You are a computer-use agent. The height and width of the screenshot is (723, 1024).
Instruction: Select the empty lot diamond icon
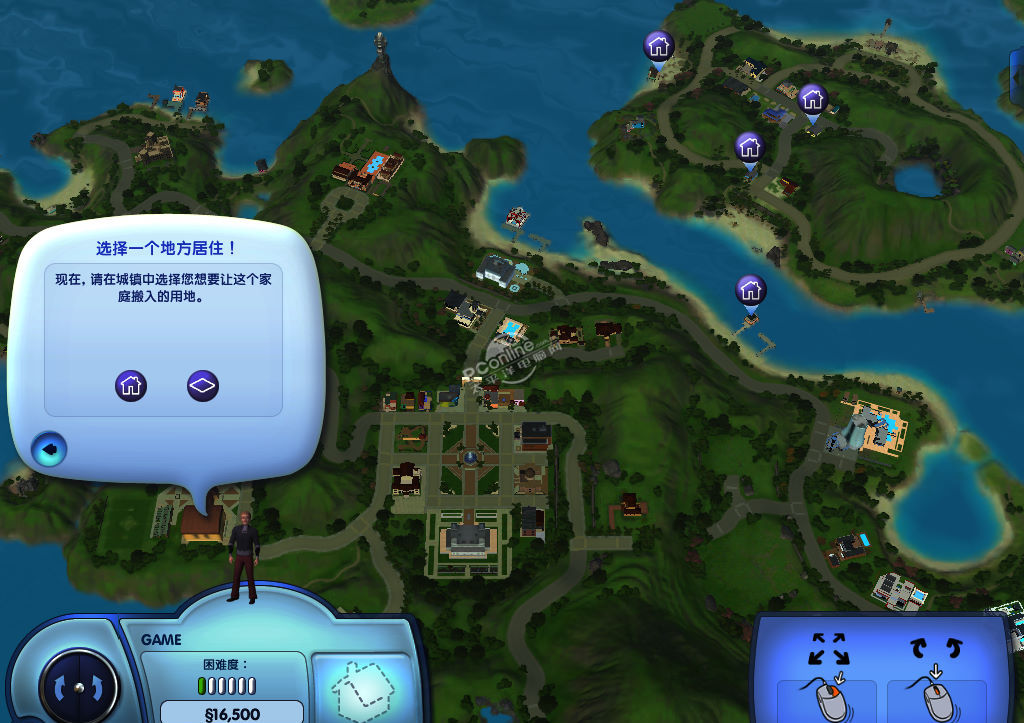coord(203,385)
